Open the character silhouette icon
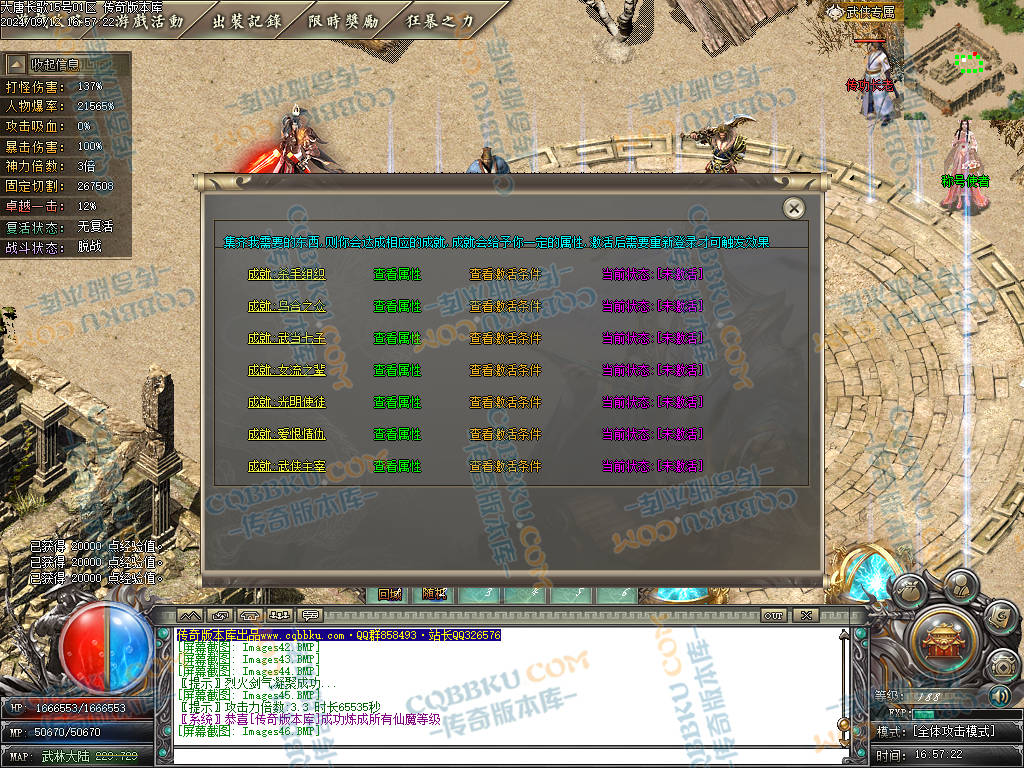This screenshot has width=1024, height=768. click(x=960, y=584)
